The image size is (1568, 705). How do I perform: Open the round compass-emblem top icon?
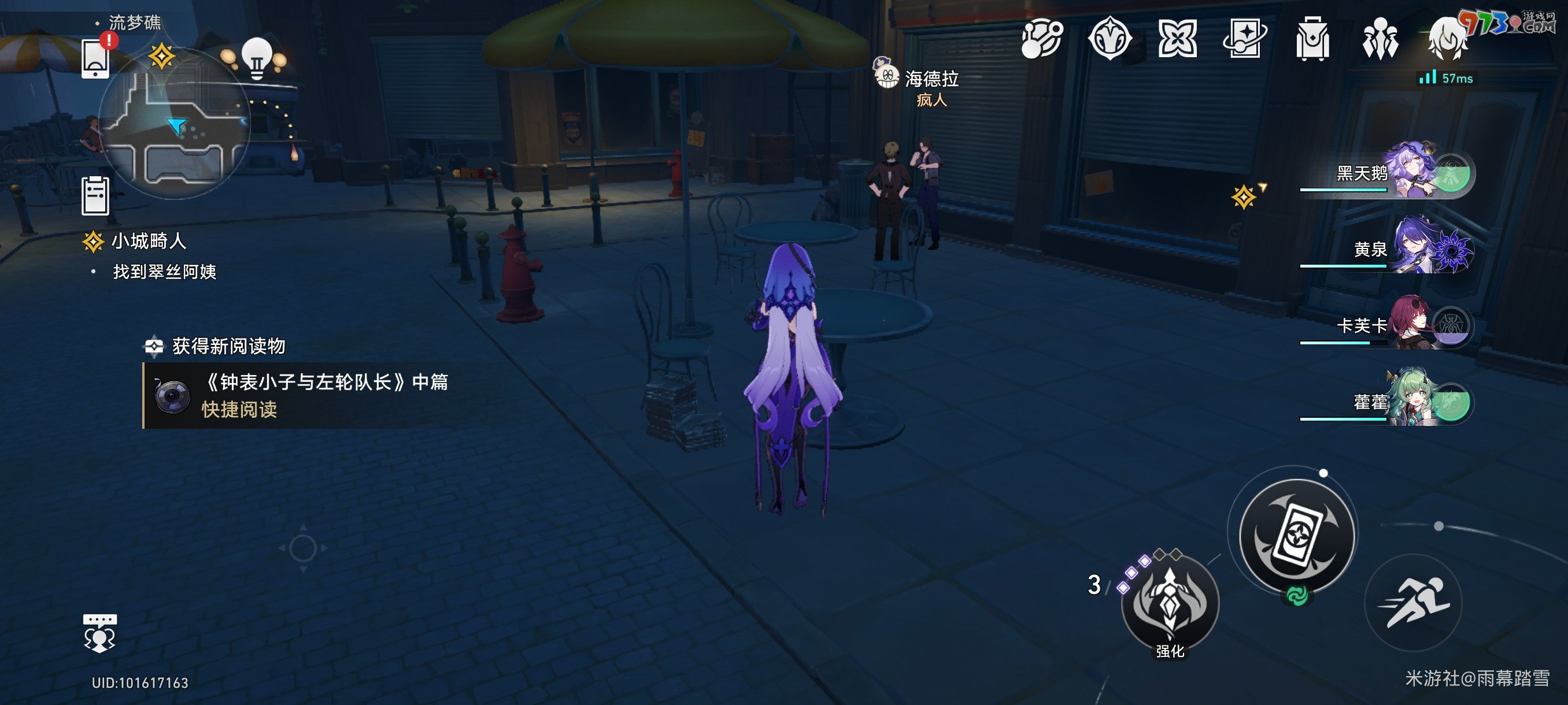pyautogui.click(x=1110, y=38)
